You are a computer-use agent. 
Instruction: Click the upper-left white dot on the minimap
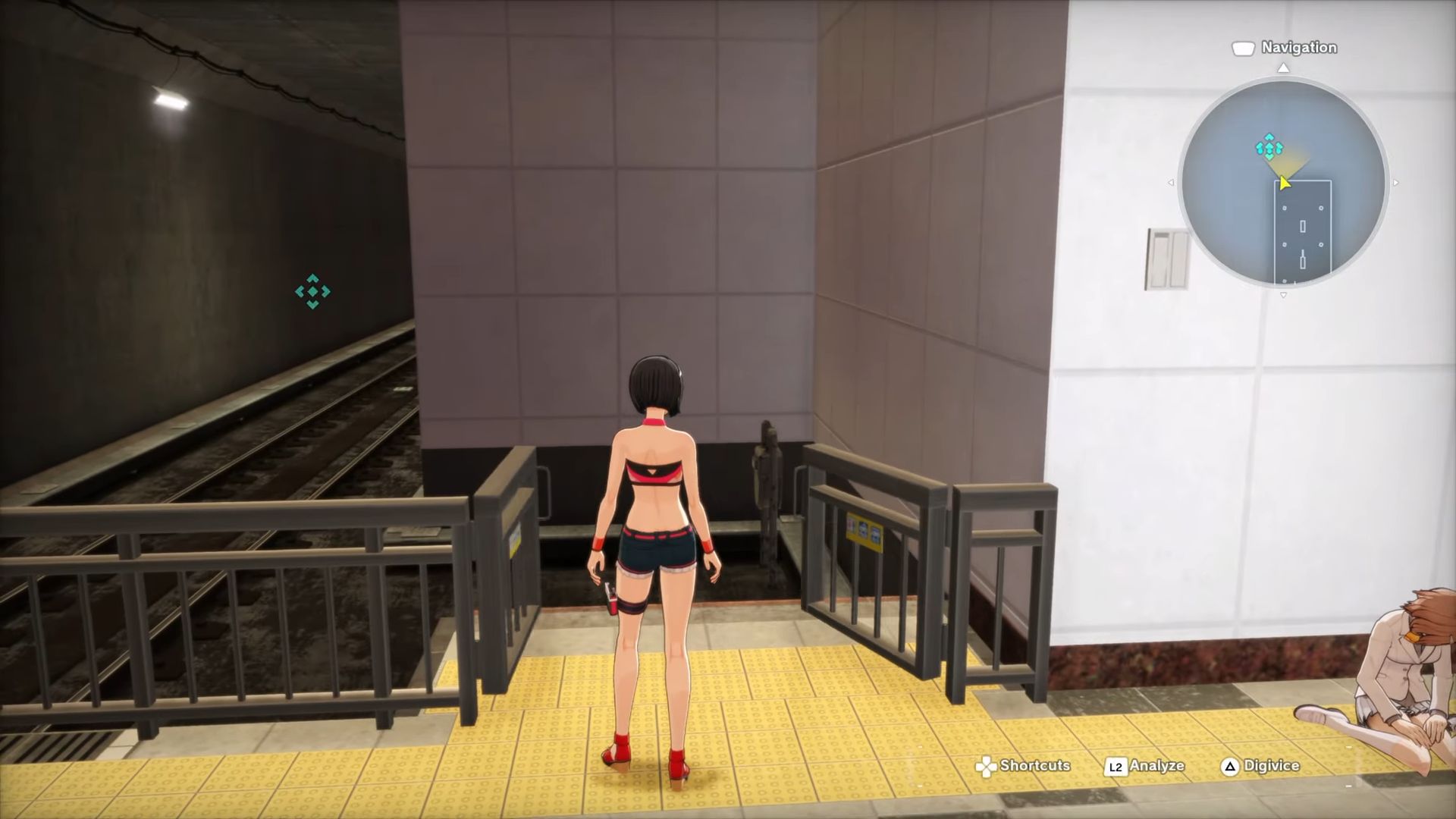point(1285,207)
